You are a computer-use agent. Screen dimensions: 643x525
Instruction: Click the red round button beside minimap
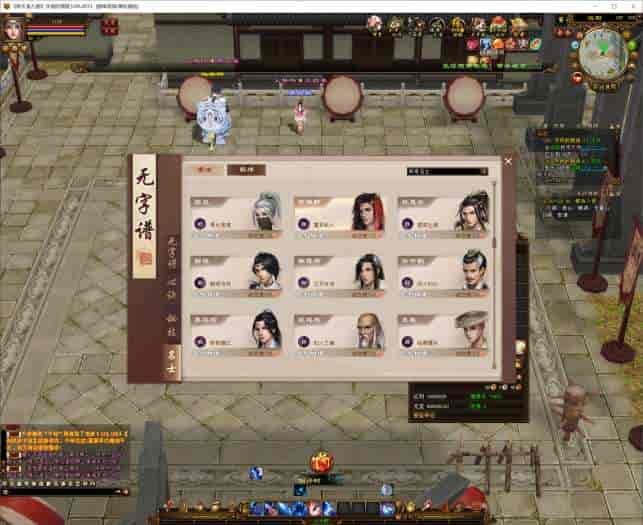pyautogui.click(x=577, y=77)
